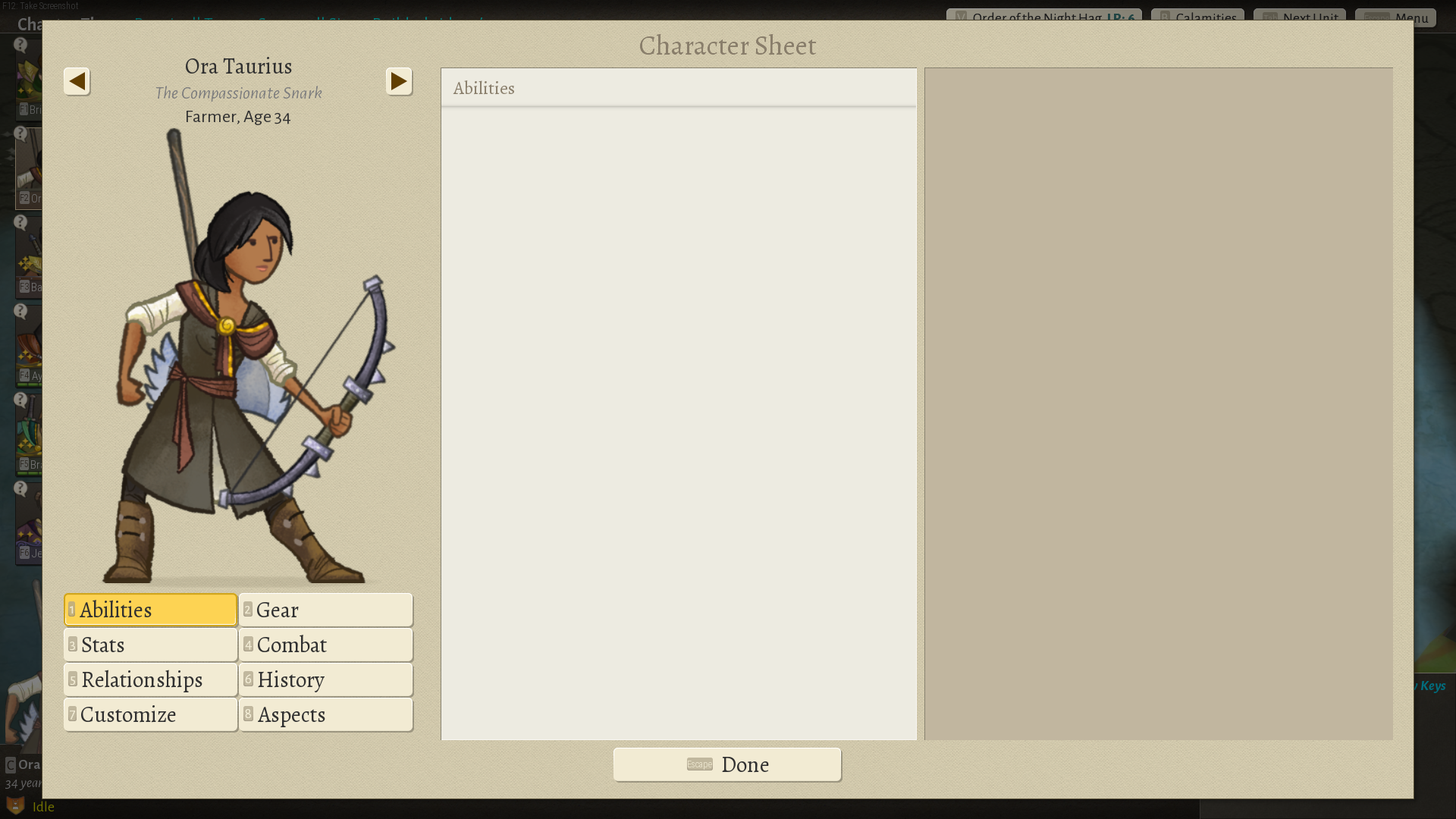
Task: Click the Idle status crest icon
Action: (x=15, y=807)
